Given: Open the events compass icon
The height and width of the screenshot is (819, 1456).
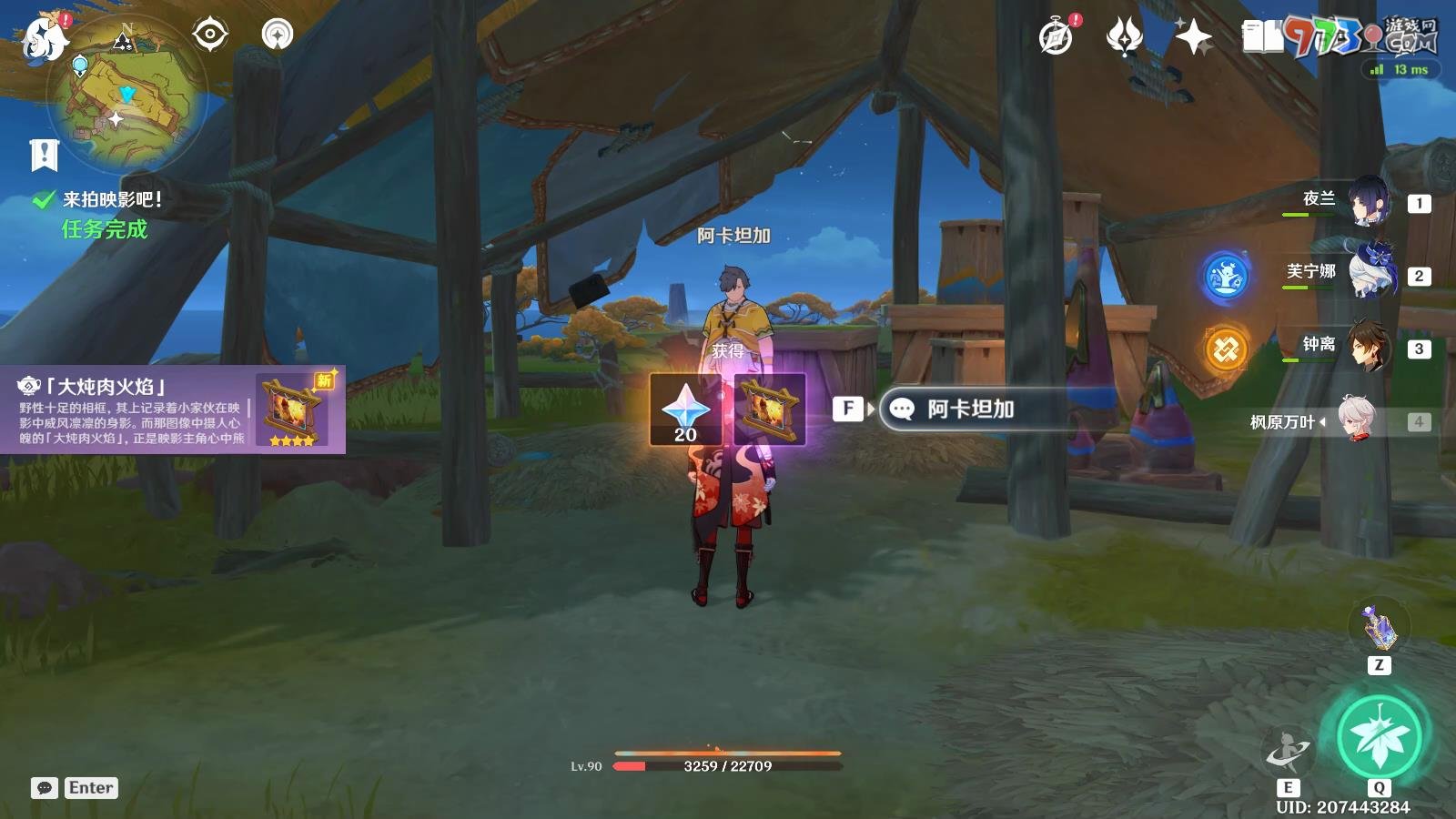Looking at the screenshot, I should (1057, 37).
